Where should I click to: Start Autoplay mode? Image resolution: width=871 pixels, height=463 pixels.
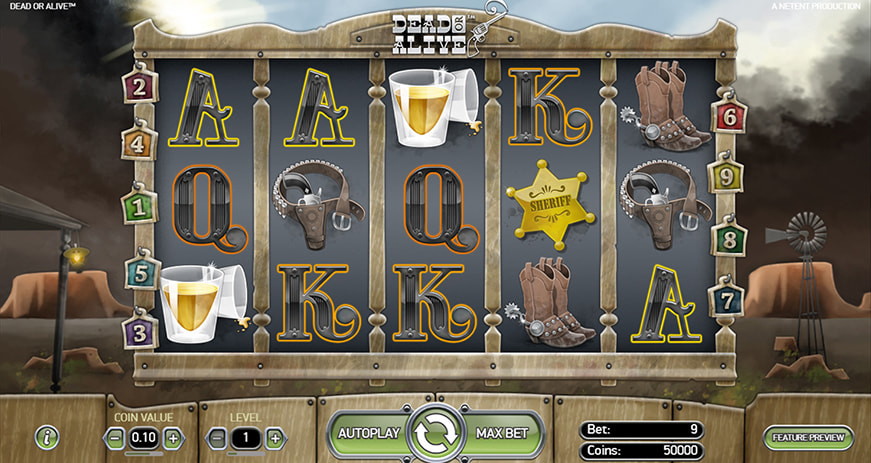(369, 434)
